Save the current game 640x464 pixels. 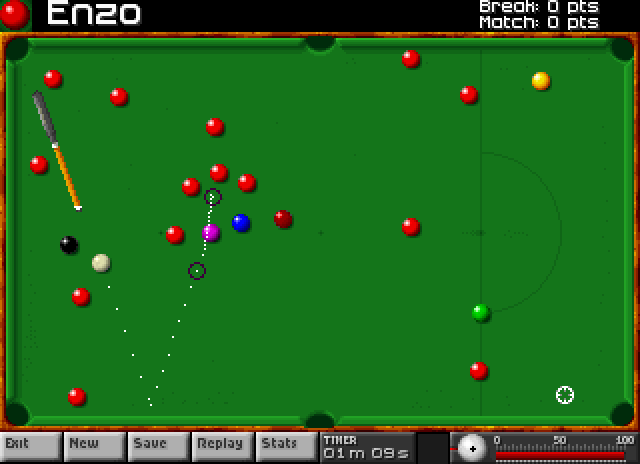click(x=157, y=445)
